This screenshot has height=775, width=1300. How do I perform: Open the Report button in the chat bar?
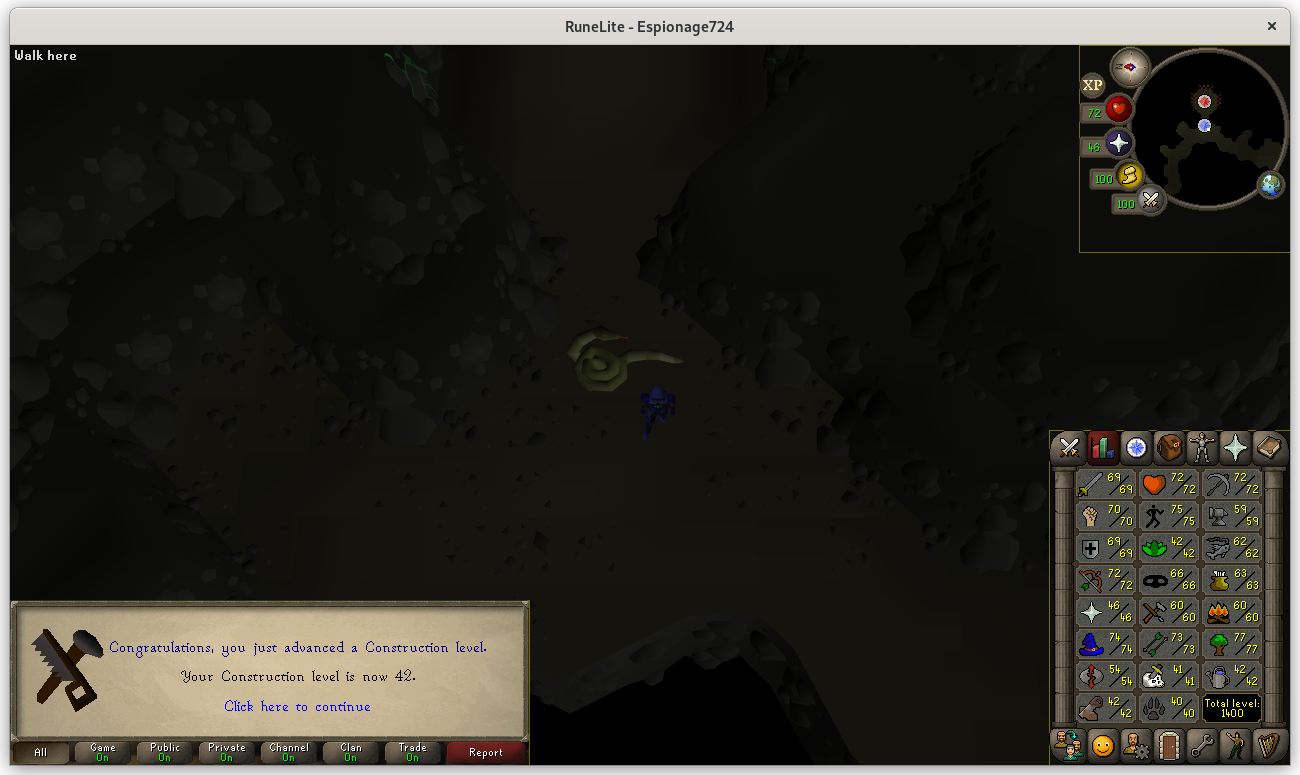point(486,752)
